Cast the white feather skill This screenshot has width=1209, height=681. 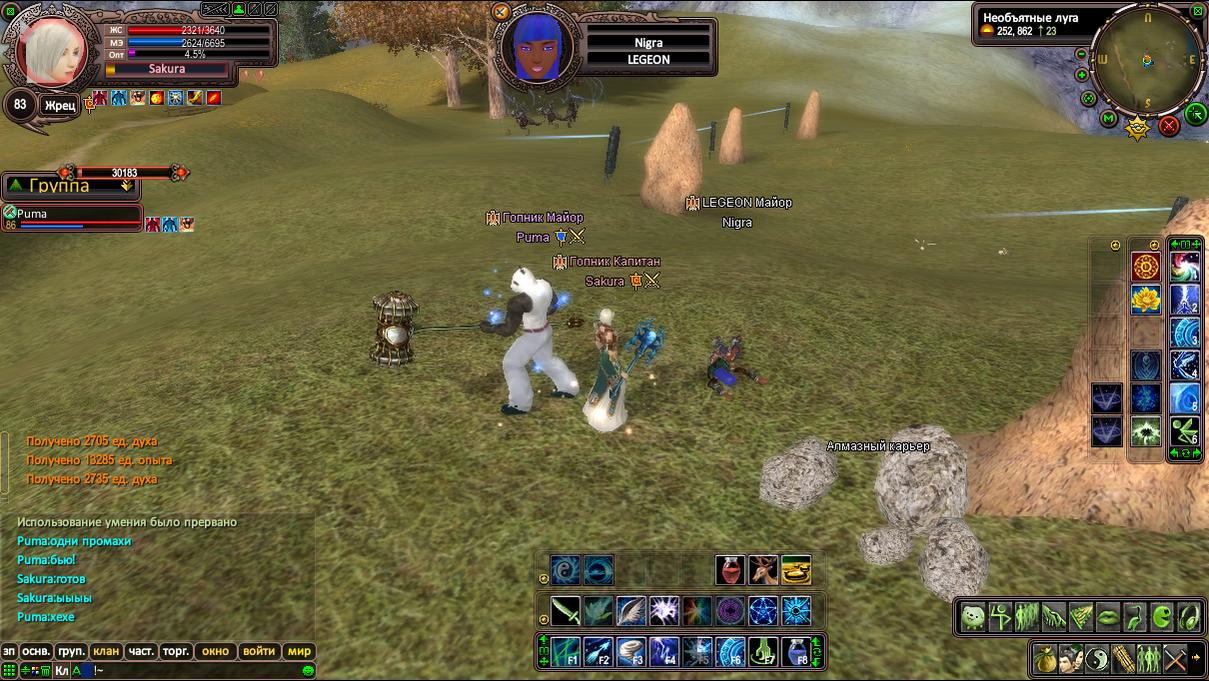631,610
